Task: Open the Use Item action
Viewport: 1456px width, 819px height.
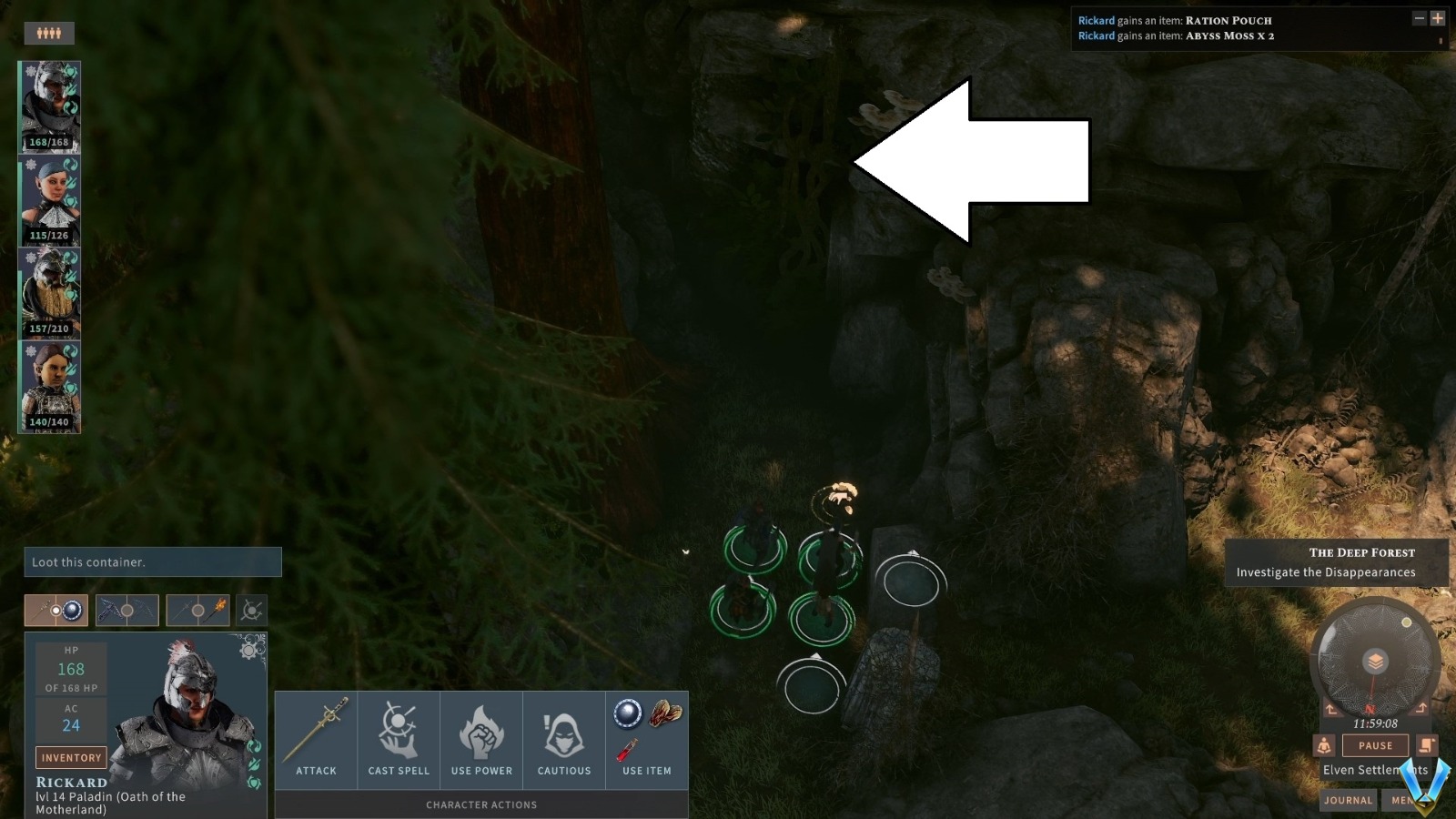Action: tap(646, 737)
